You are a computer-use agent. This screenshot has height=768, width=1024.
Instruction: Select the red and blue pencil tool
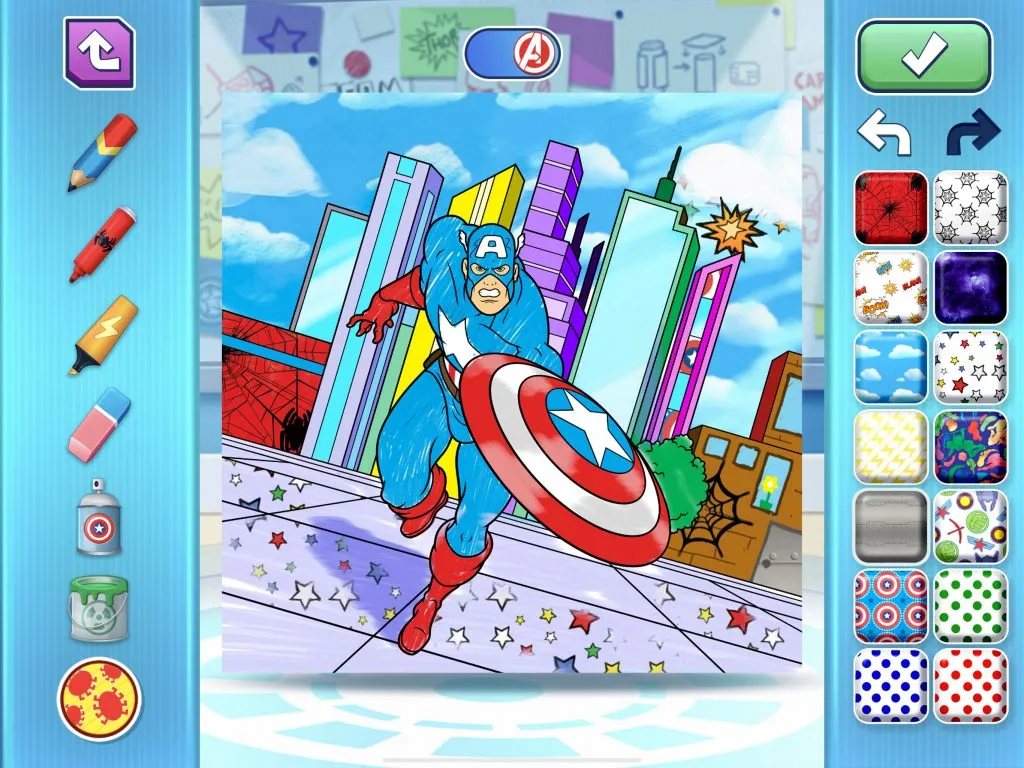[102, 153]
